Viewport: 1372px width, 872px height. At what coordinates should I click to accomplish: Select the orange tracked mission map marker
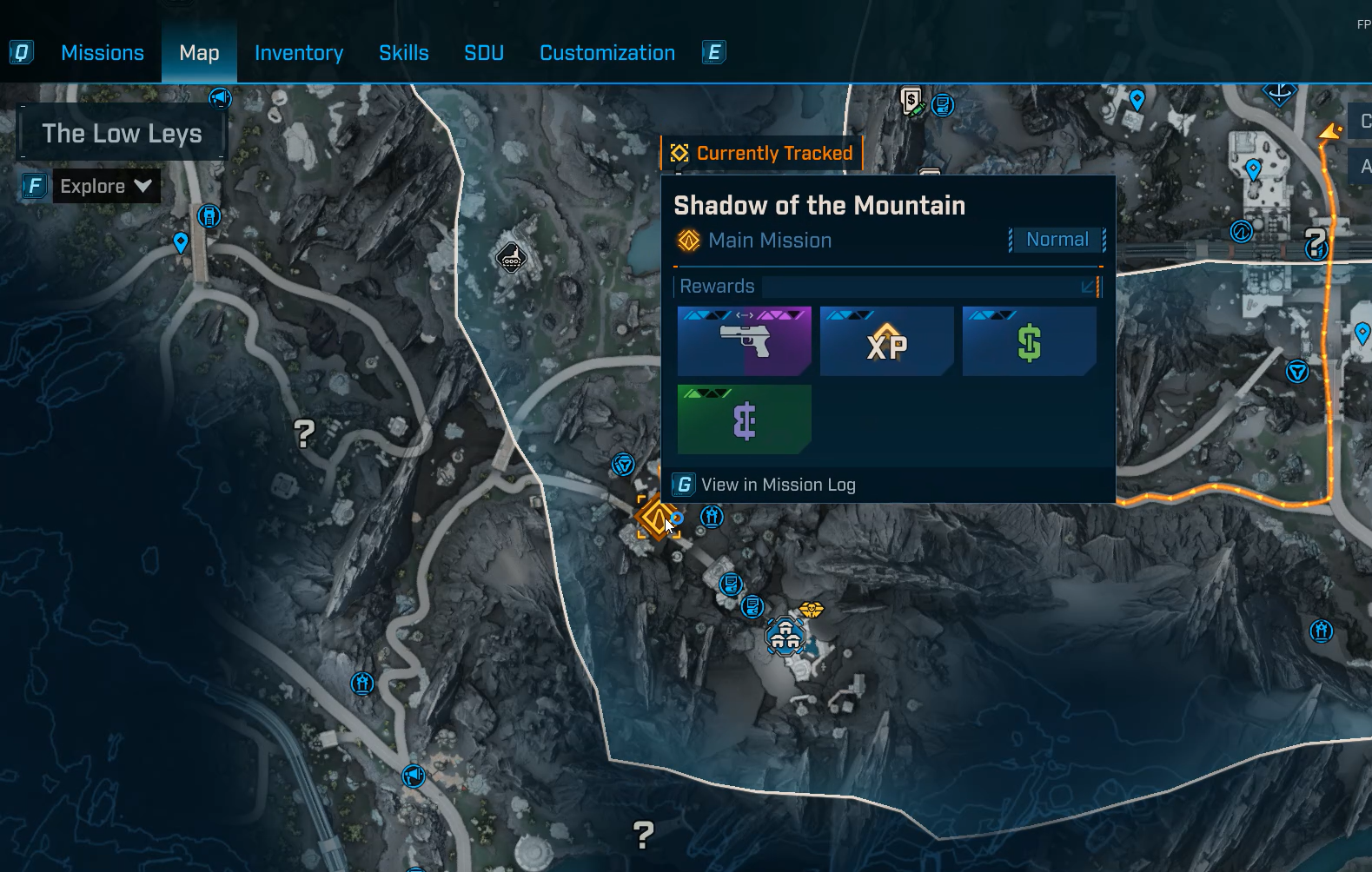656,519
